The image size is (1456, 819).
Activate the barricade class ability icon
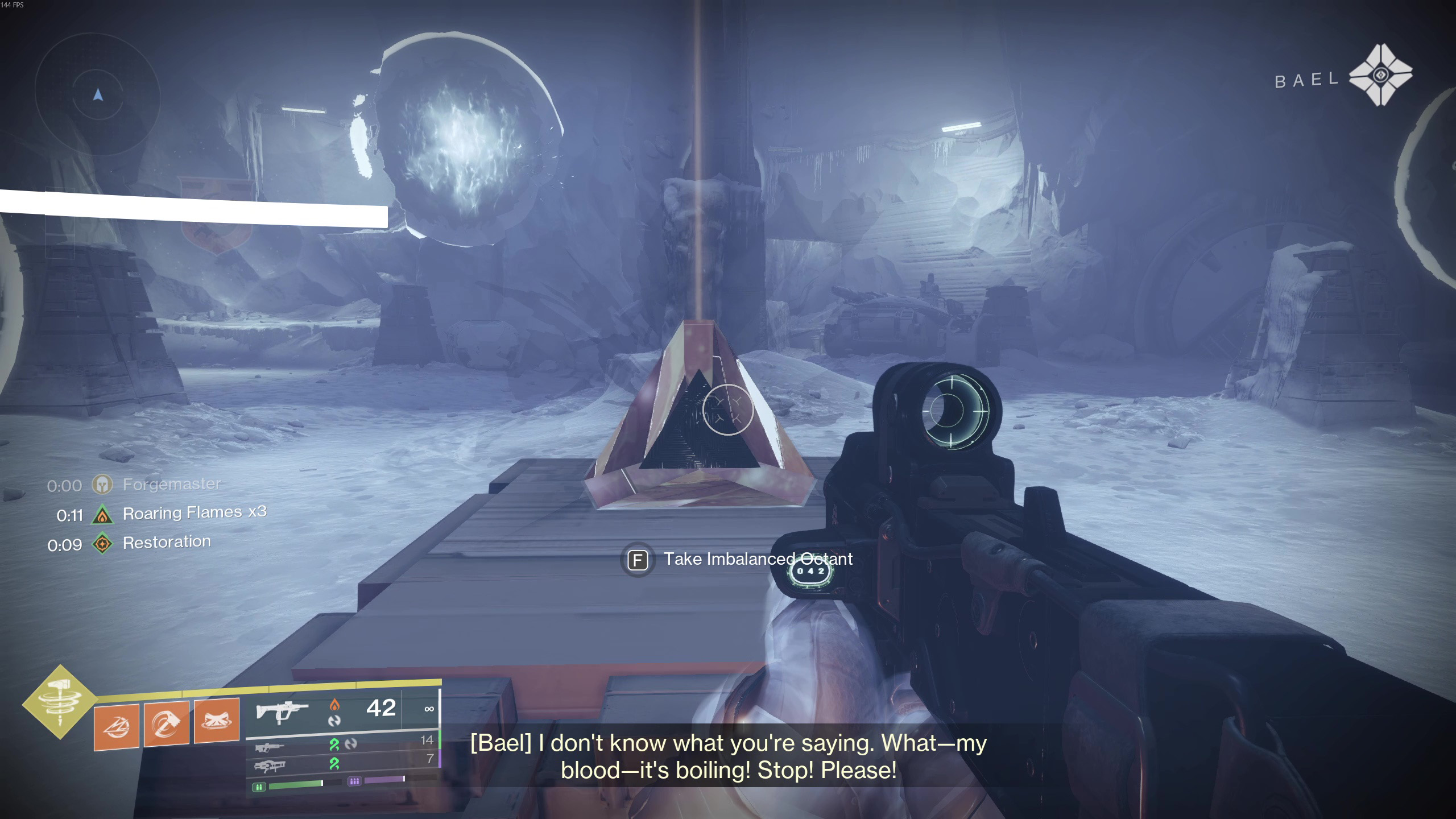pos(217,721)
